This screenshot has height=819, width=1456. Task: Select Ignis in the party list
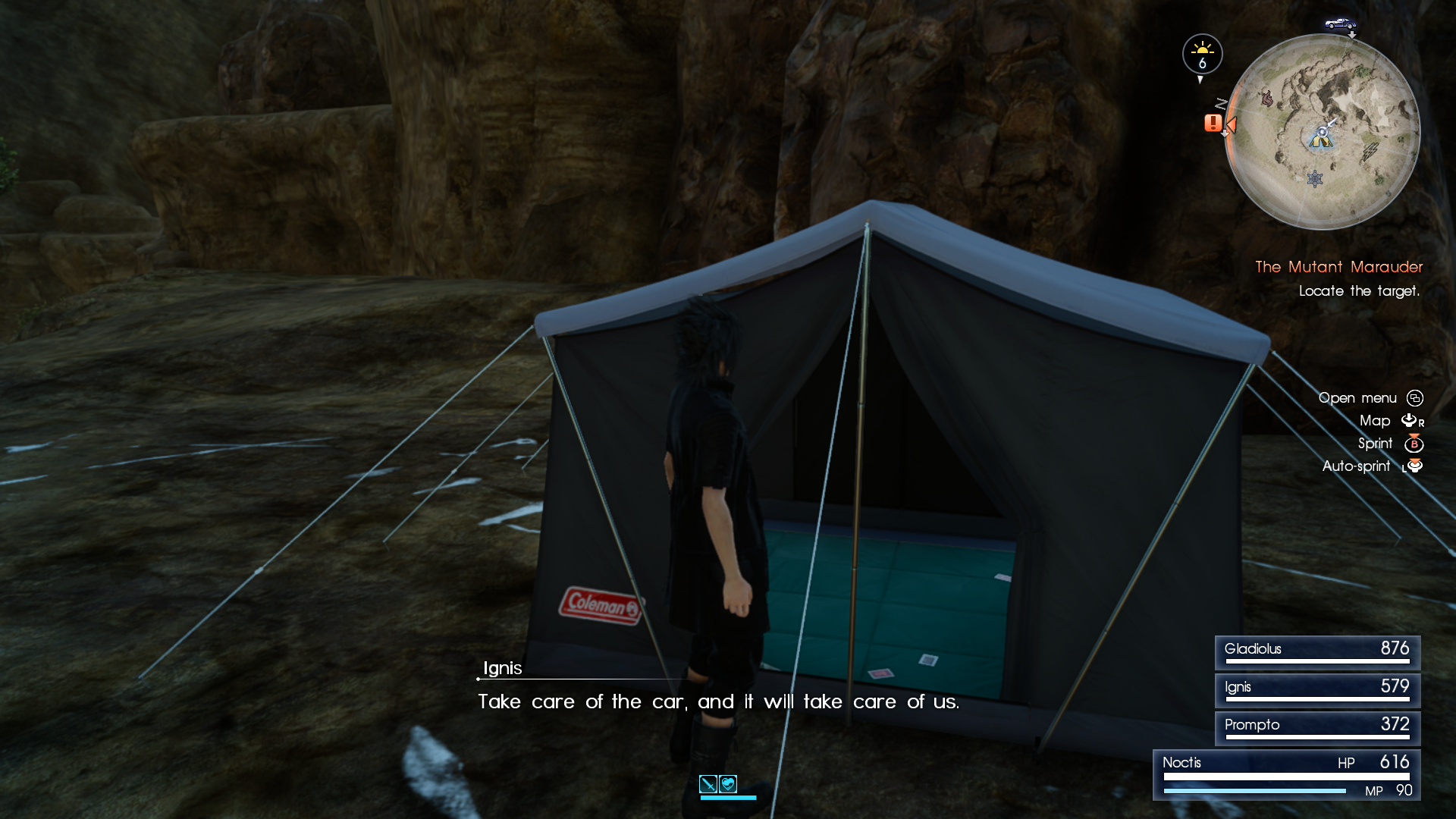point(1317,689)
